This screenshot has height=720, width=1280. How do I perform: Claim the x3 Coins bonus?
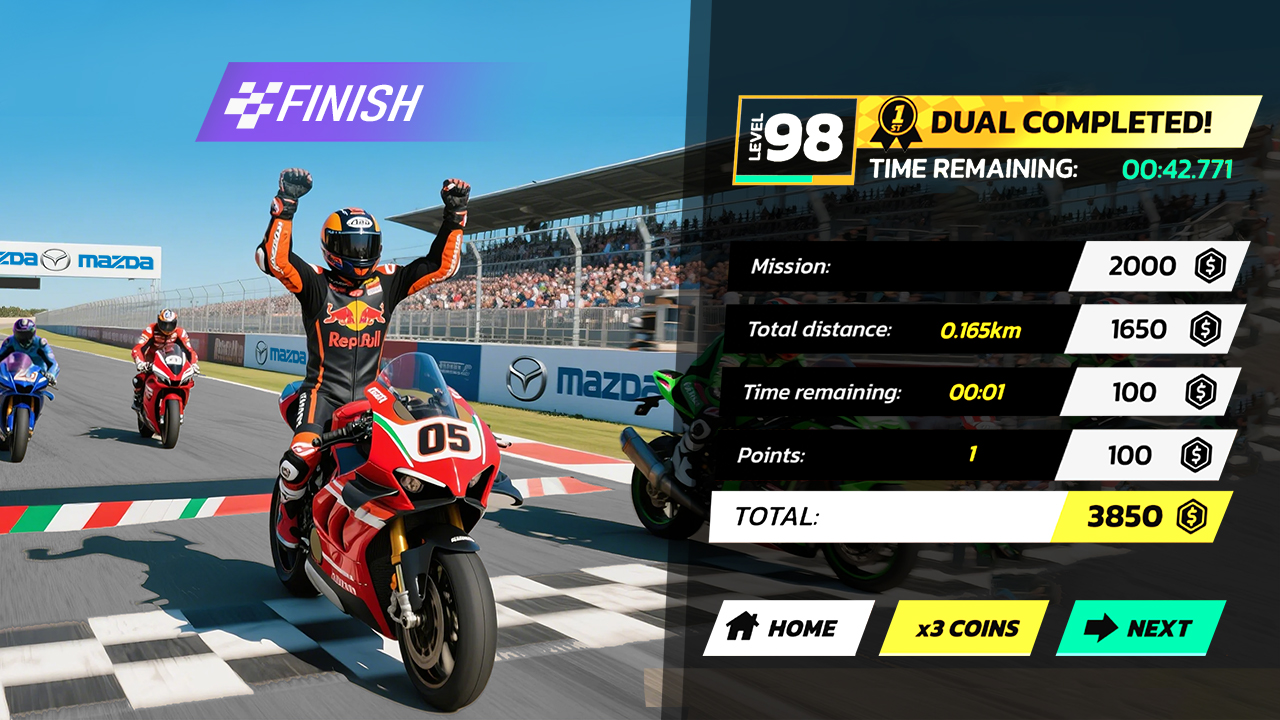[964, 628]
